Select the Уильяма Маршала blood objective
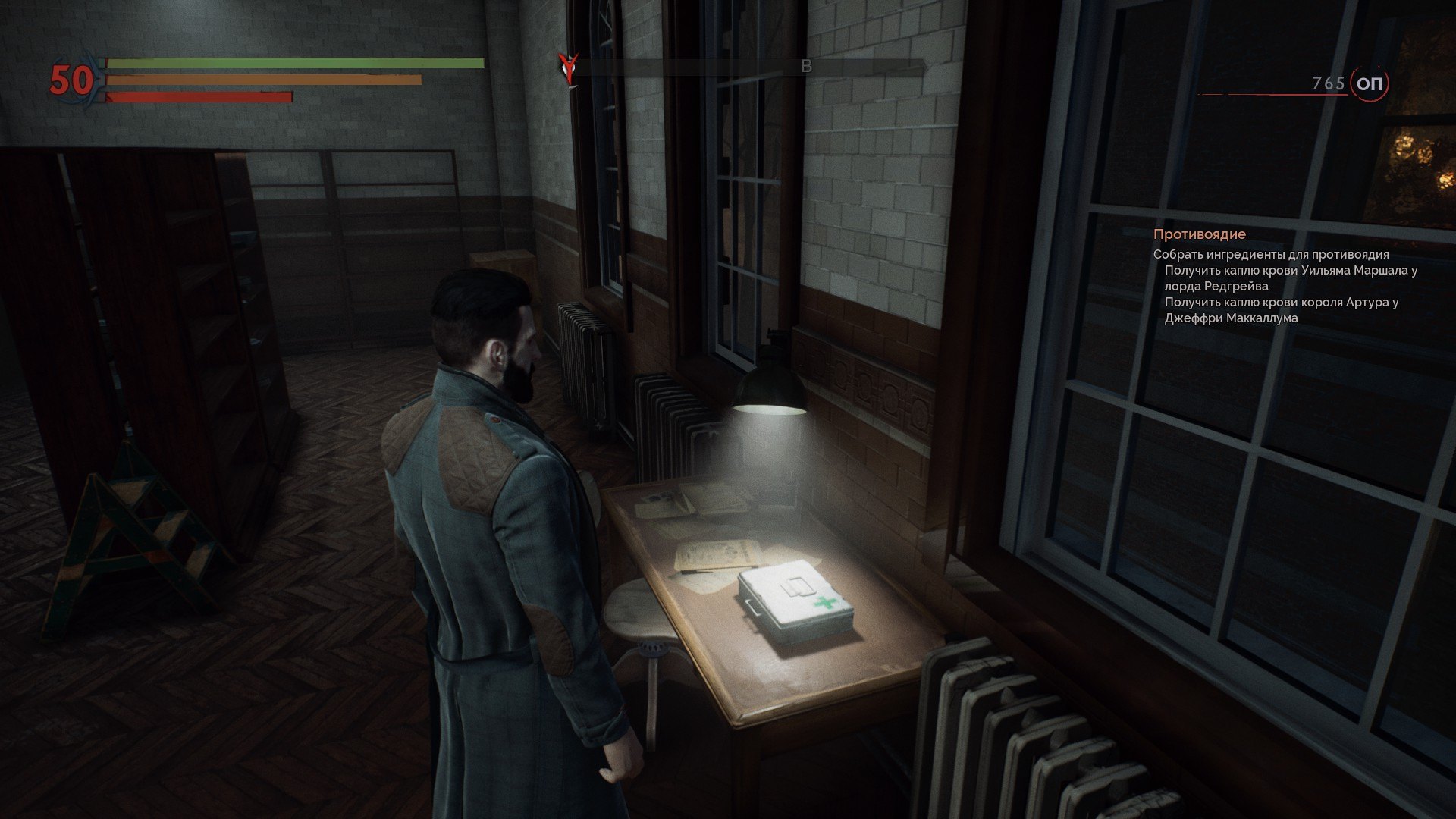Viewport: 1456px width, 819px height. tap(1290, 278)
